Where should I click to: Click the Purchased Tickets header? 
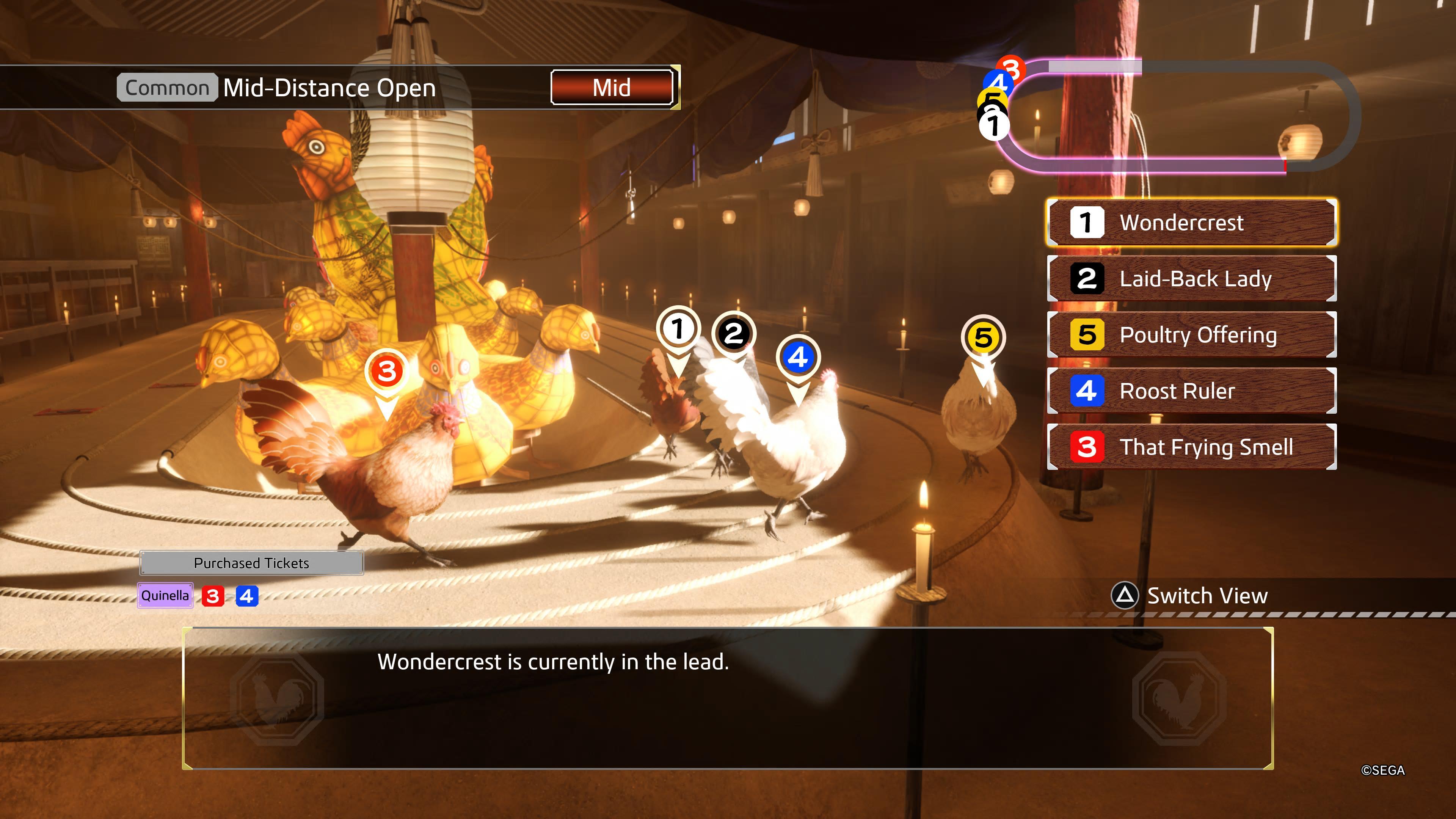251,563
